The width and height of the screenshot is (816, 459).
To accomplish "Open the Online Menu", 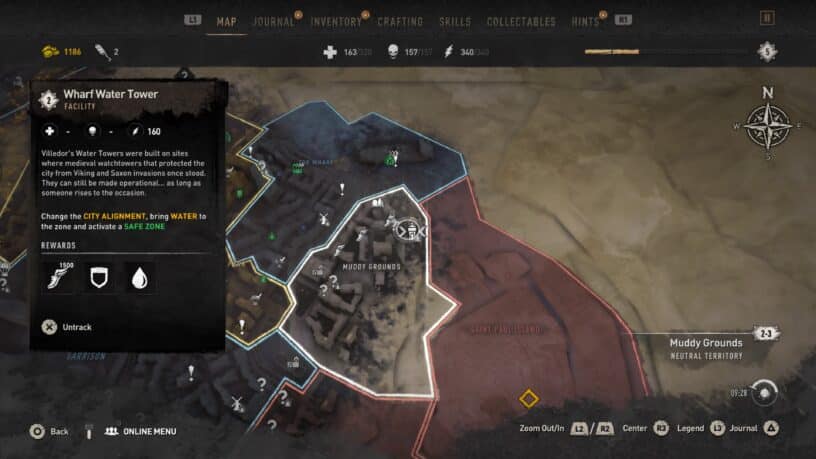I will 140,431.
